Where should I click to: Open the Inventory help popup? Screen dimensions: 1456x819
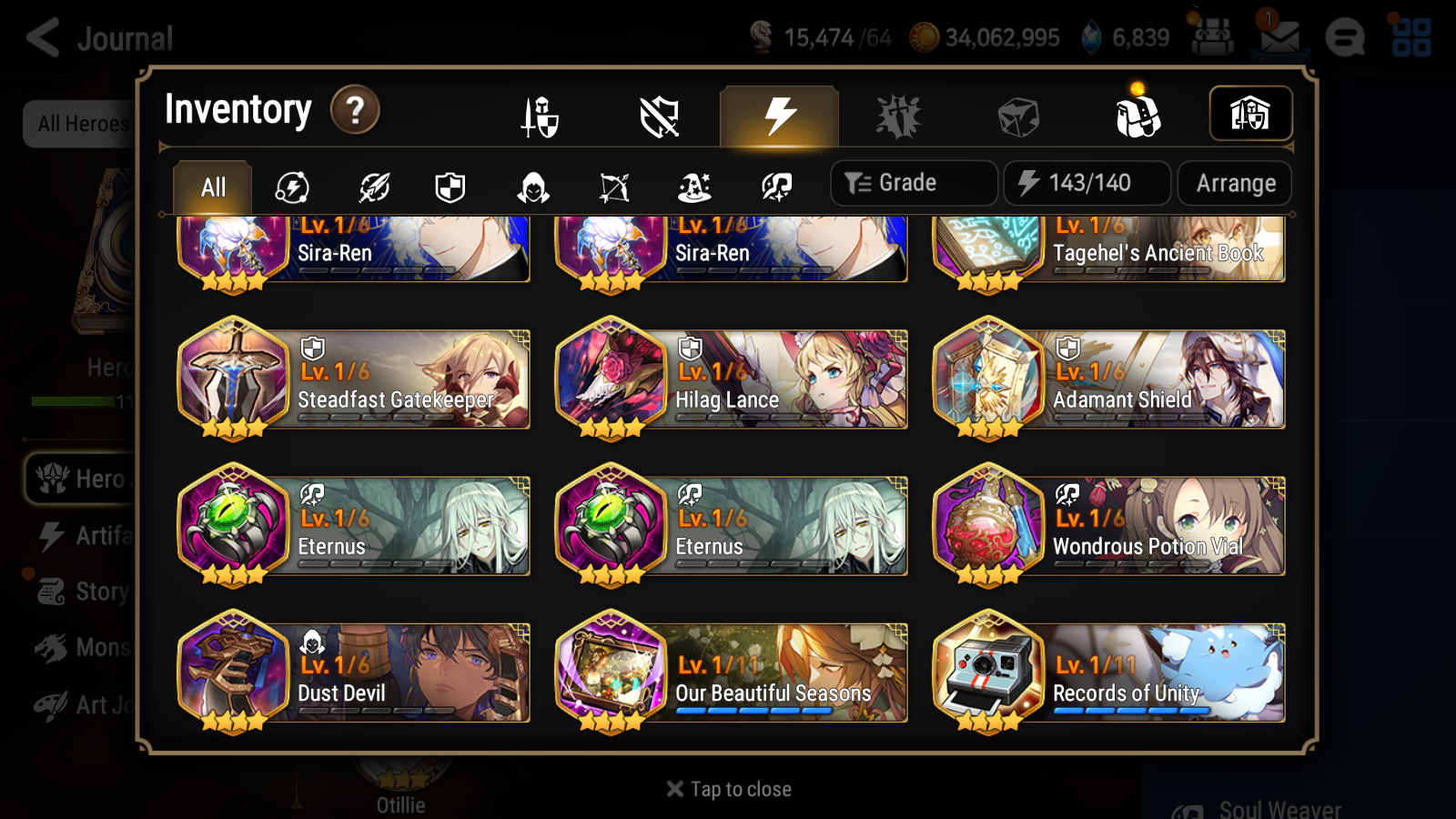354,110
